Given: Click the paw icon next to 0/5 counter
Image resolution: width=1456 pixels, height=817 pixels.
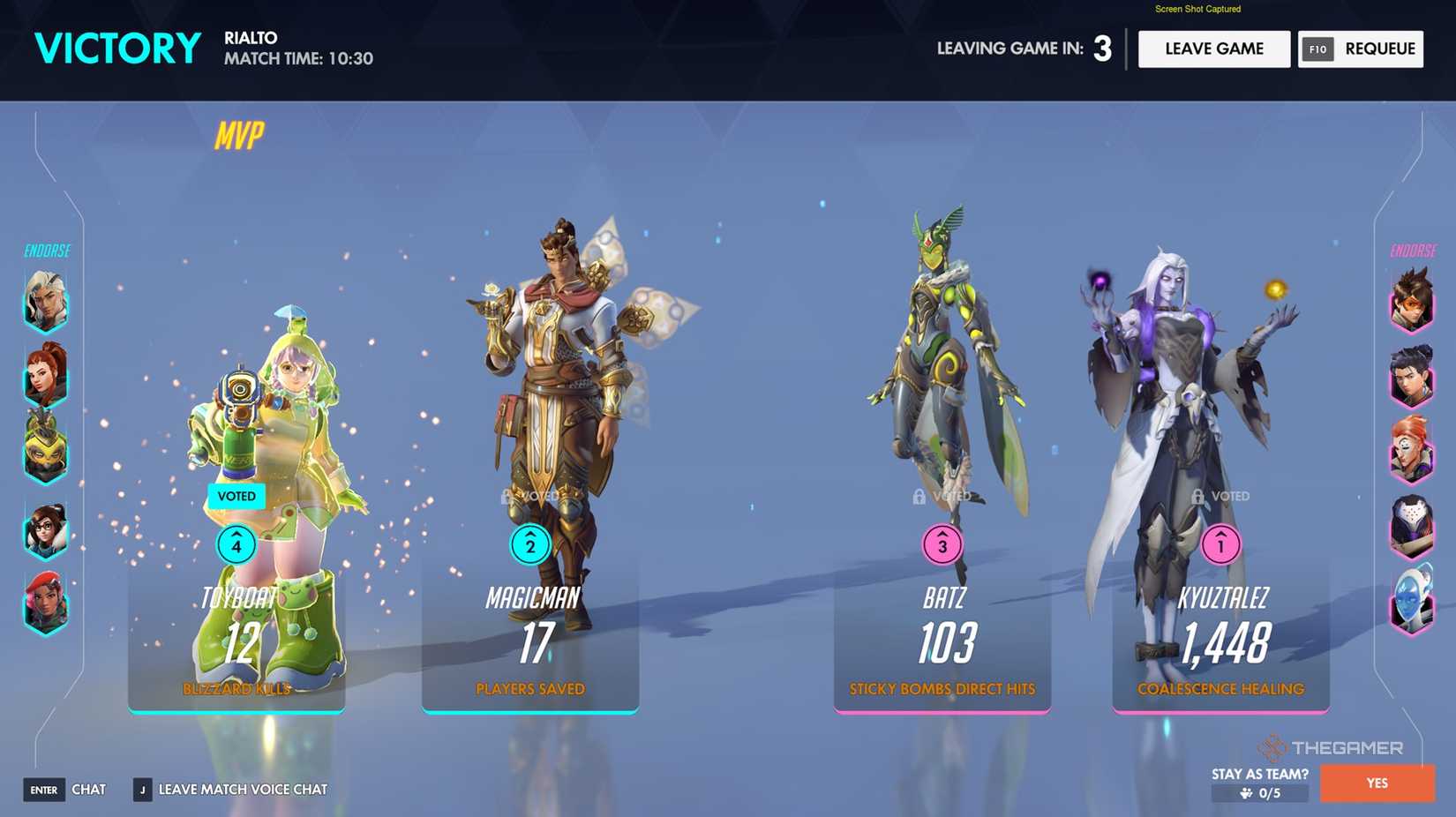Looking at the screenshot, I should point(1248,793).
